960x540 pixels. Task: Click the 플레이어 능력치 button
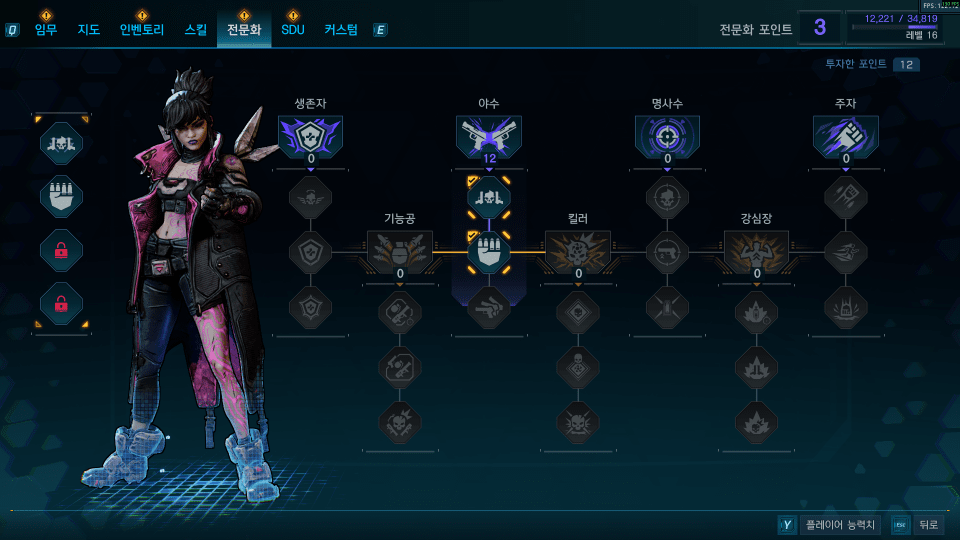[829, 525]
